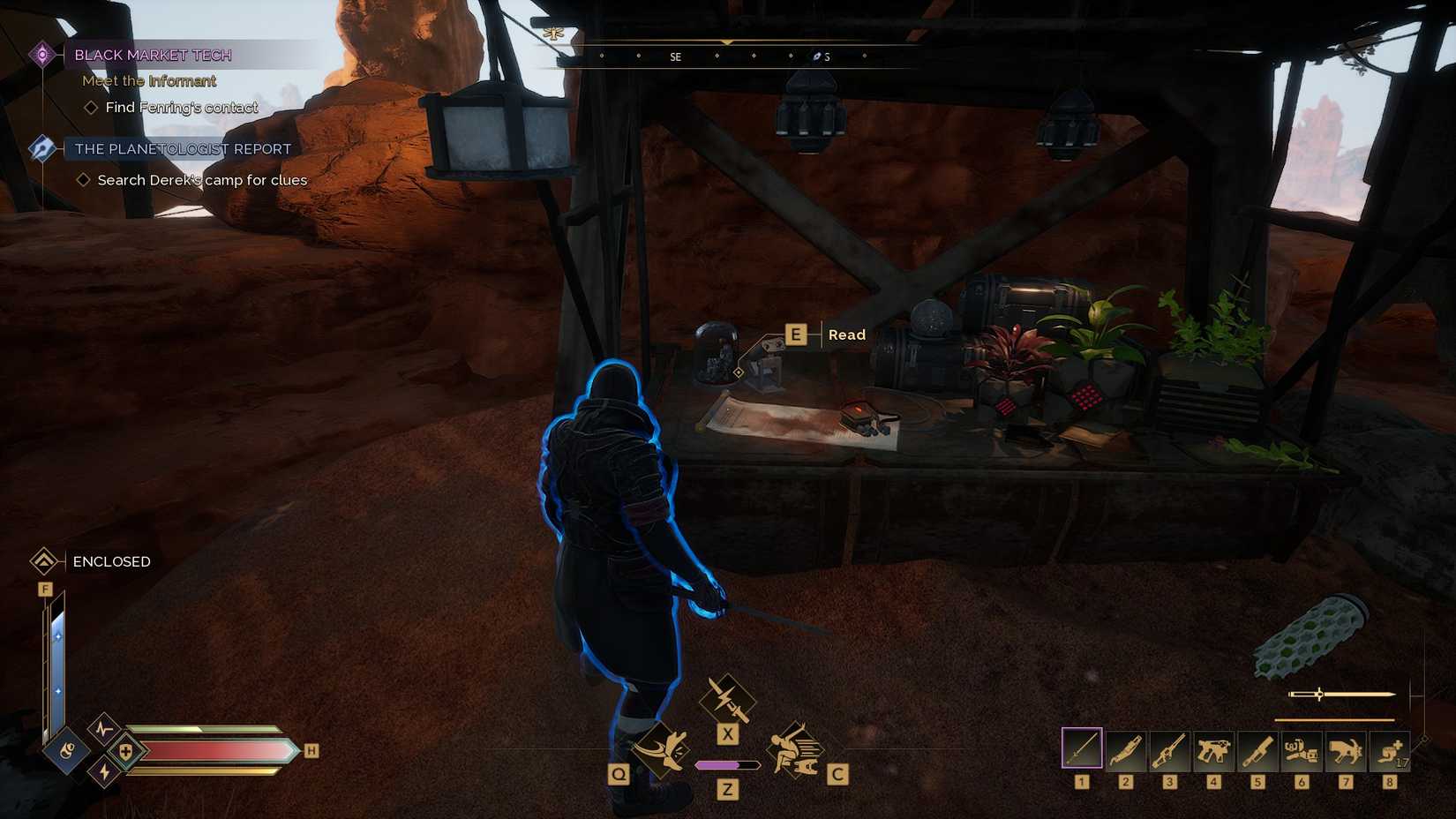Click the E interact key button
The height and width of the screenshot is (819, 1456).
point(795,334)
